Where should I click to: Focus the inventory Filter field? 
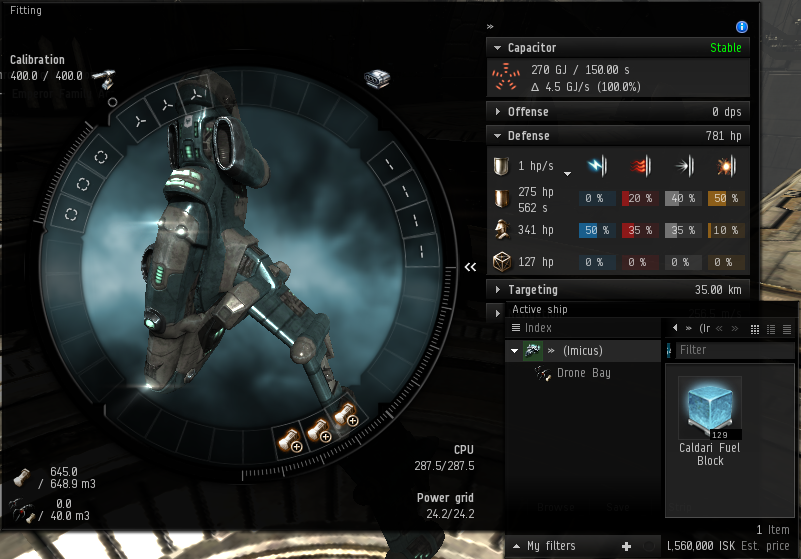733,350
